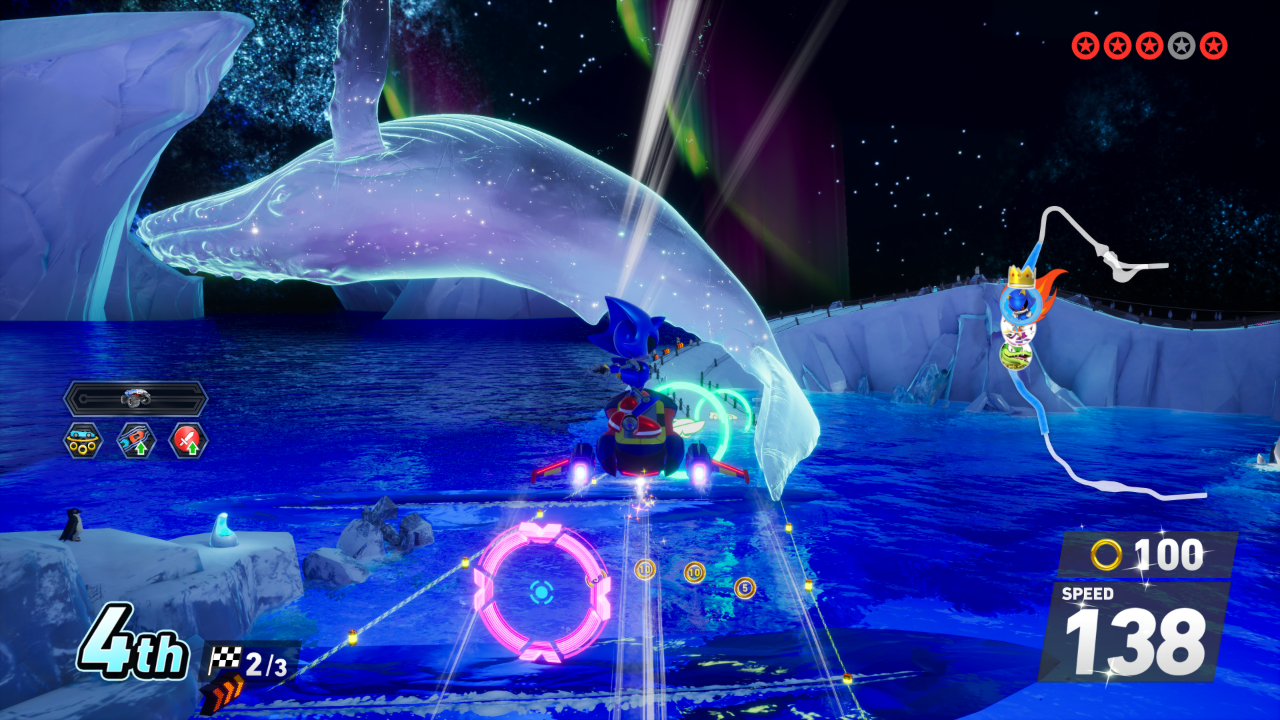Click the car-with-gold-rings gadget icon
Image resolution: width=1280 pixels, height=720 pixels.
click(83, 440)
